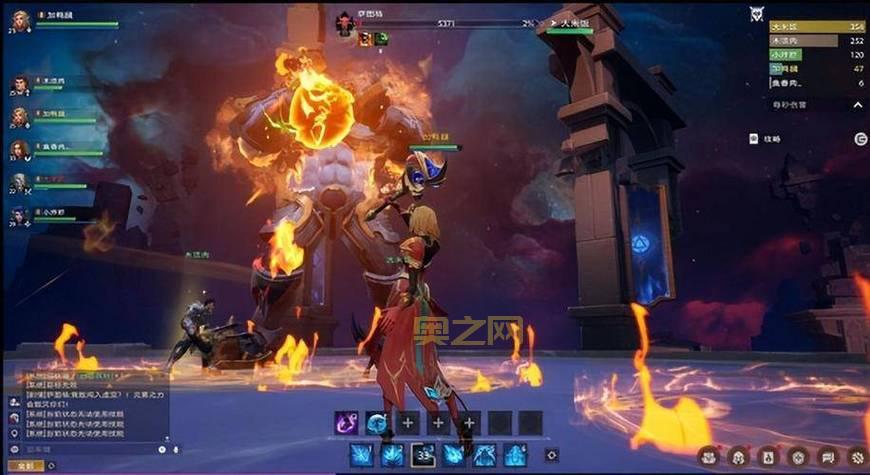The height and width of the screenshot is (475, 870).
Task: Click the small settings toggle beside the skill bar
Action: 552,455
